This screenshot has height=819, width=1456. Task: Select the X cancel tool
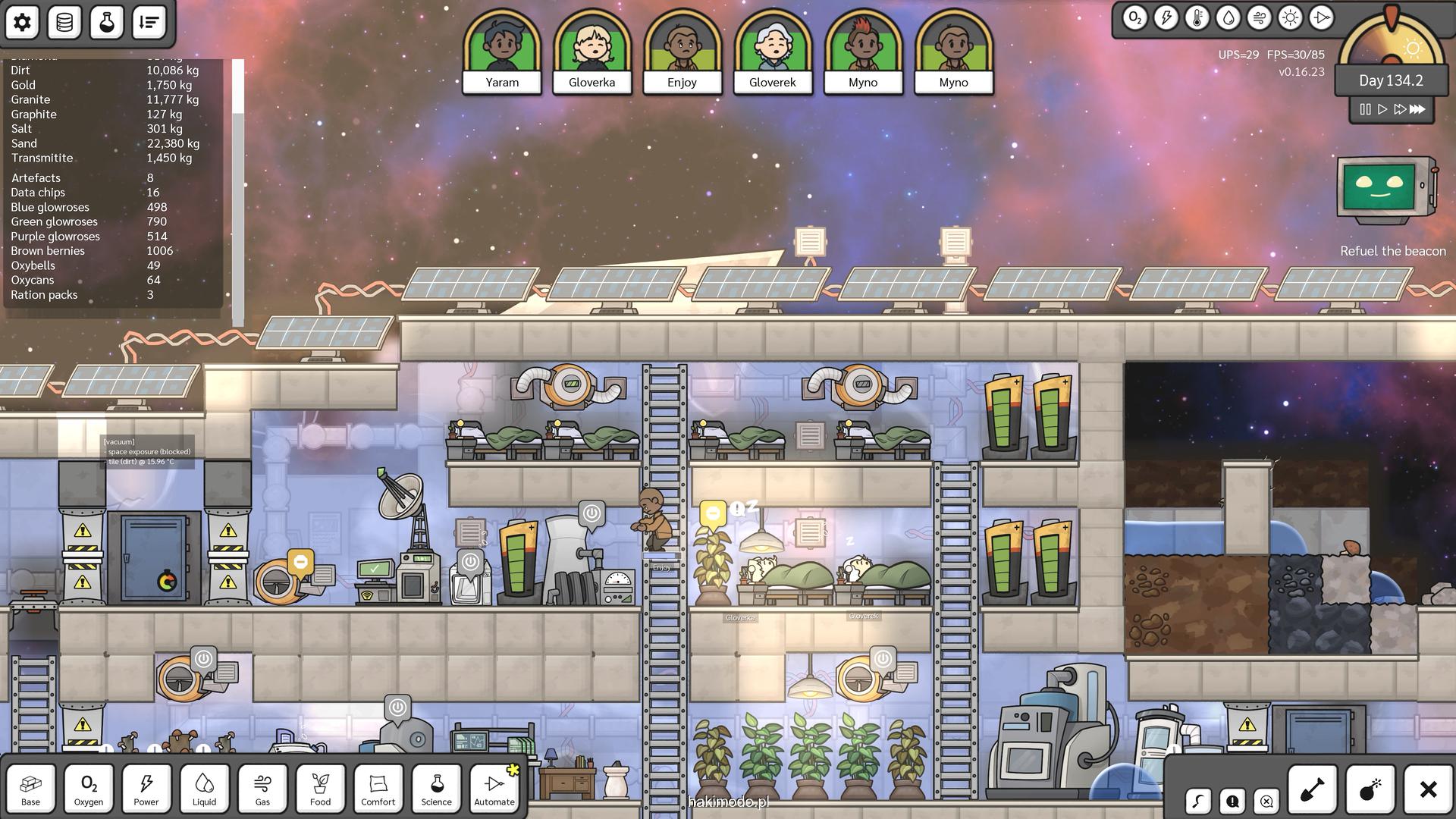pyautogui.click(x=1428, y=790)
